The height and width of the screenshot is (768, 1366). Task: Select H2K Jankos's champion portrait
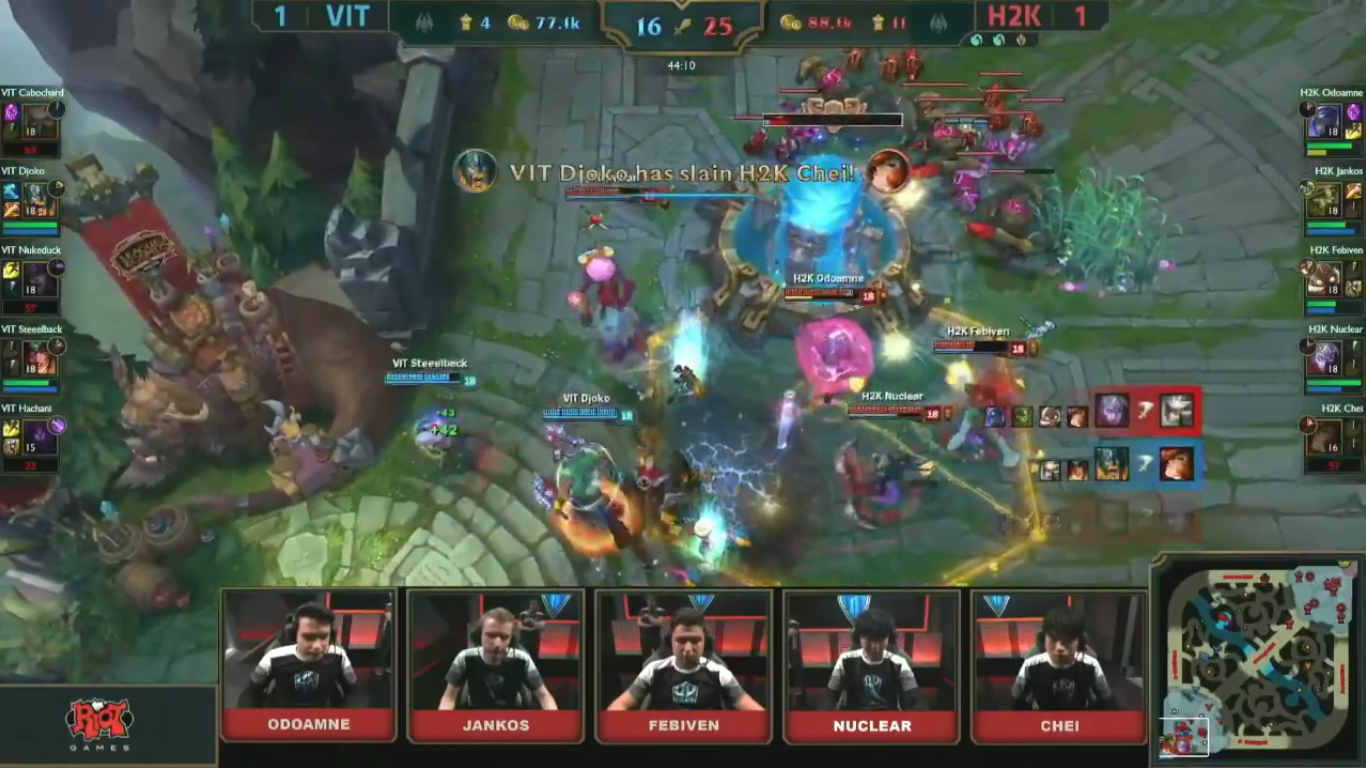coord(1325,198)
